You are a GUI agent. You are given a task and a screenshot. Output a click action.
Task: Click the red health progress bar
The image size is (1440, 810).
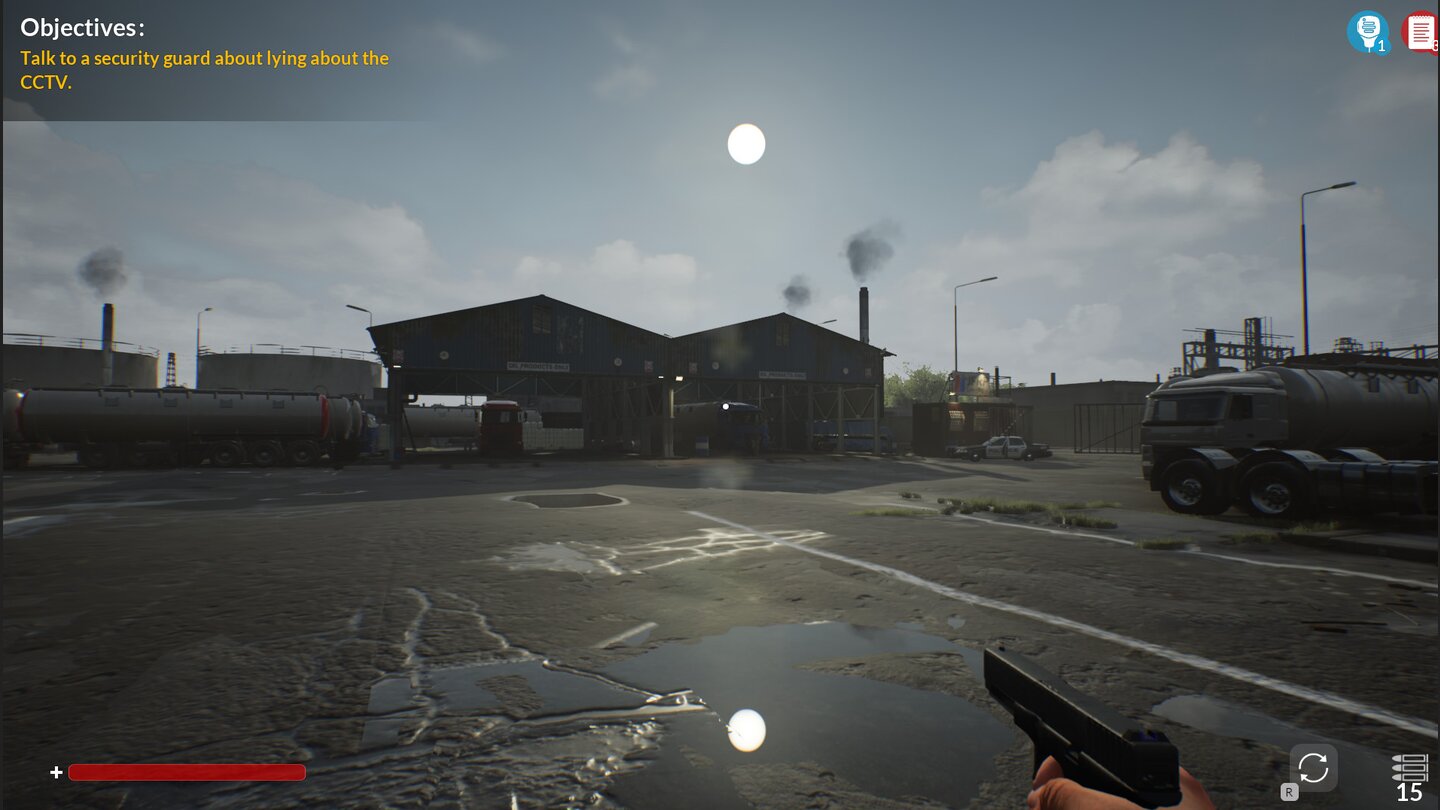(x=190, y=772)
